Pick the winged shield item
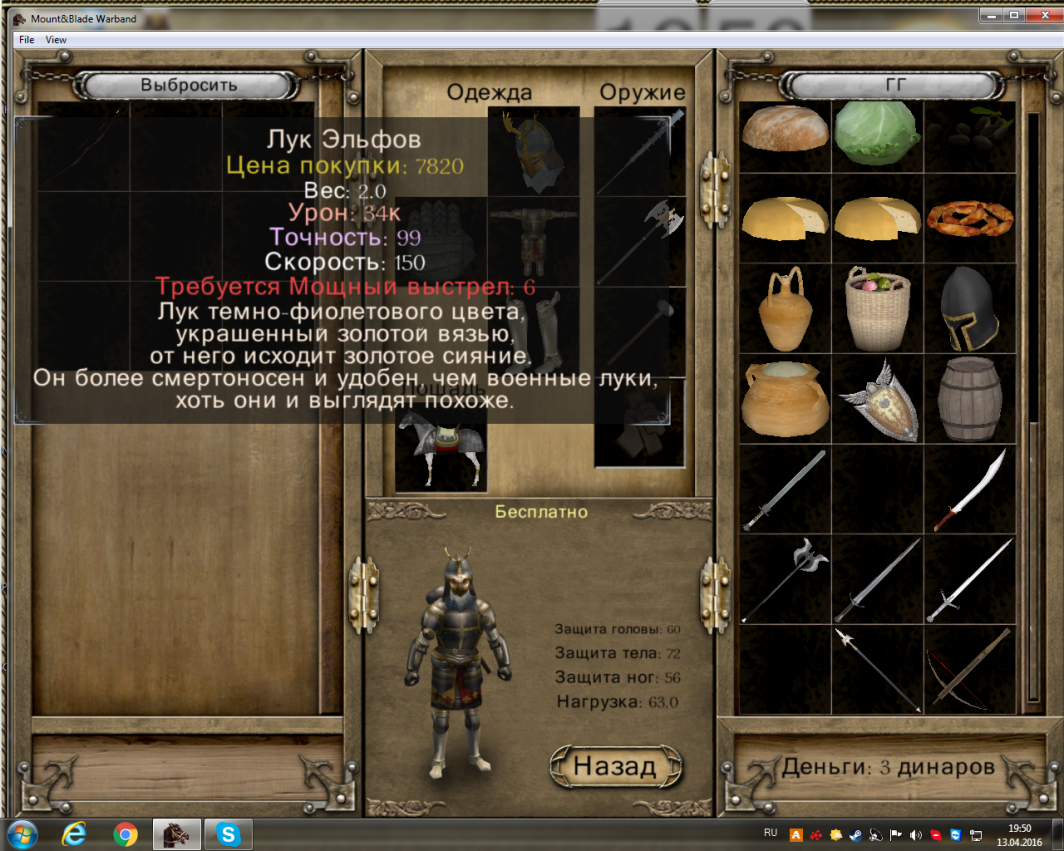The image size is (1064, 851). tap(877, 400)
